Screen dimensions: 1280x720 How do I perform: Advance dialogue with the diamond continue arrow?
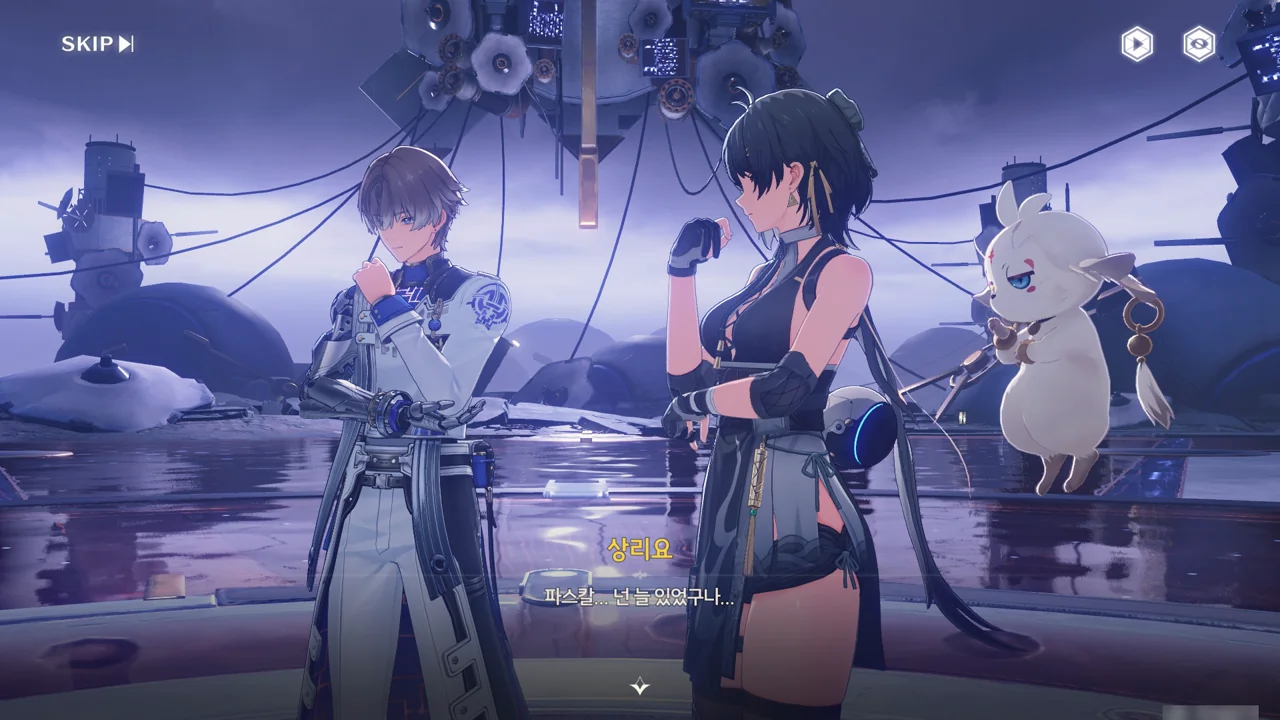coord(640,686)
